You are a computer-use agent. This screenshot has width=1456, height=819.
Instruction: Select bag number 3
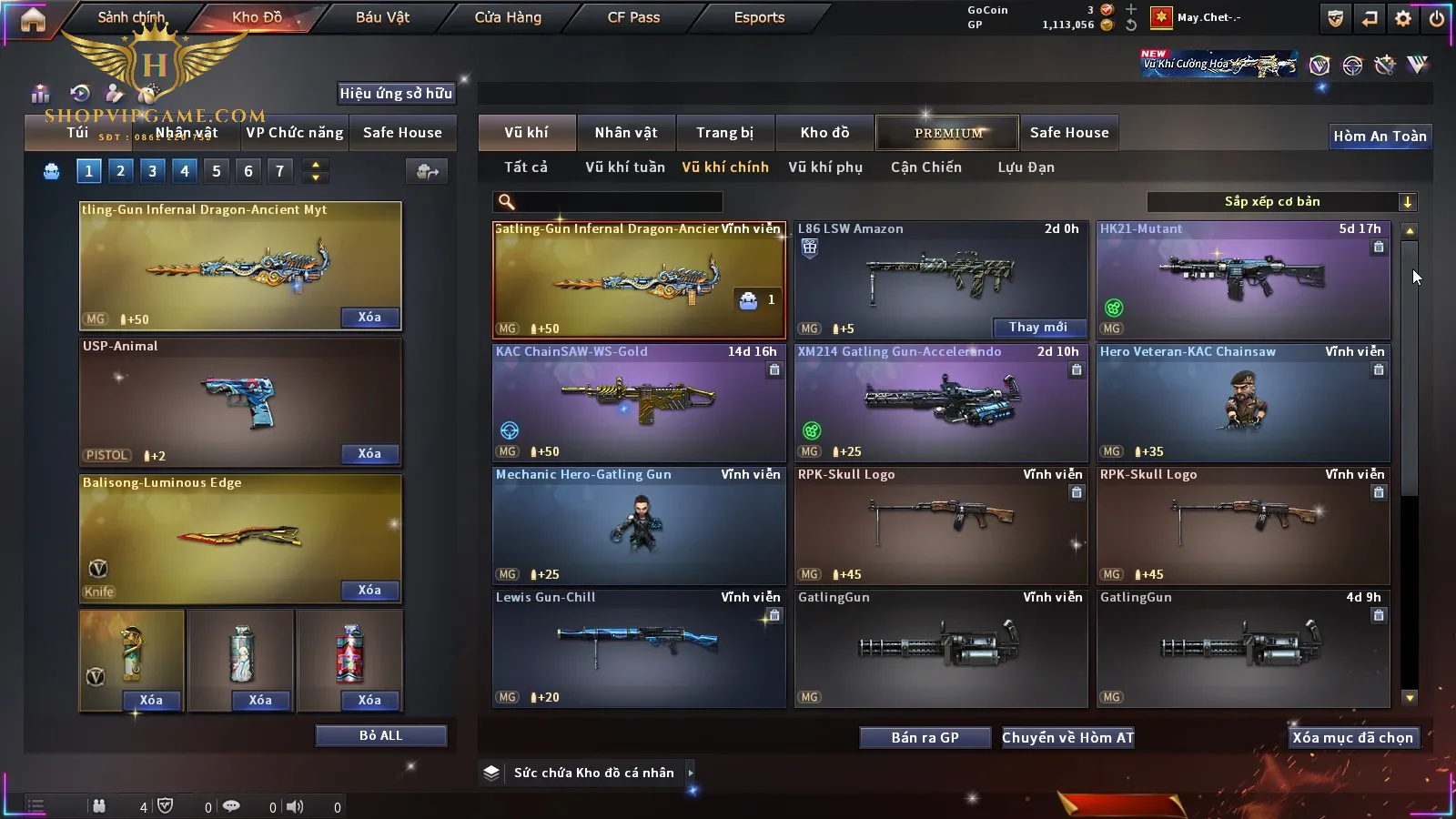coord(152,171)
